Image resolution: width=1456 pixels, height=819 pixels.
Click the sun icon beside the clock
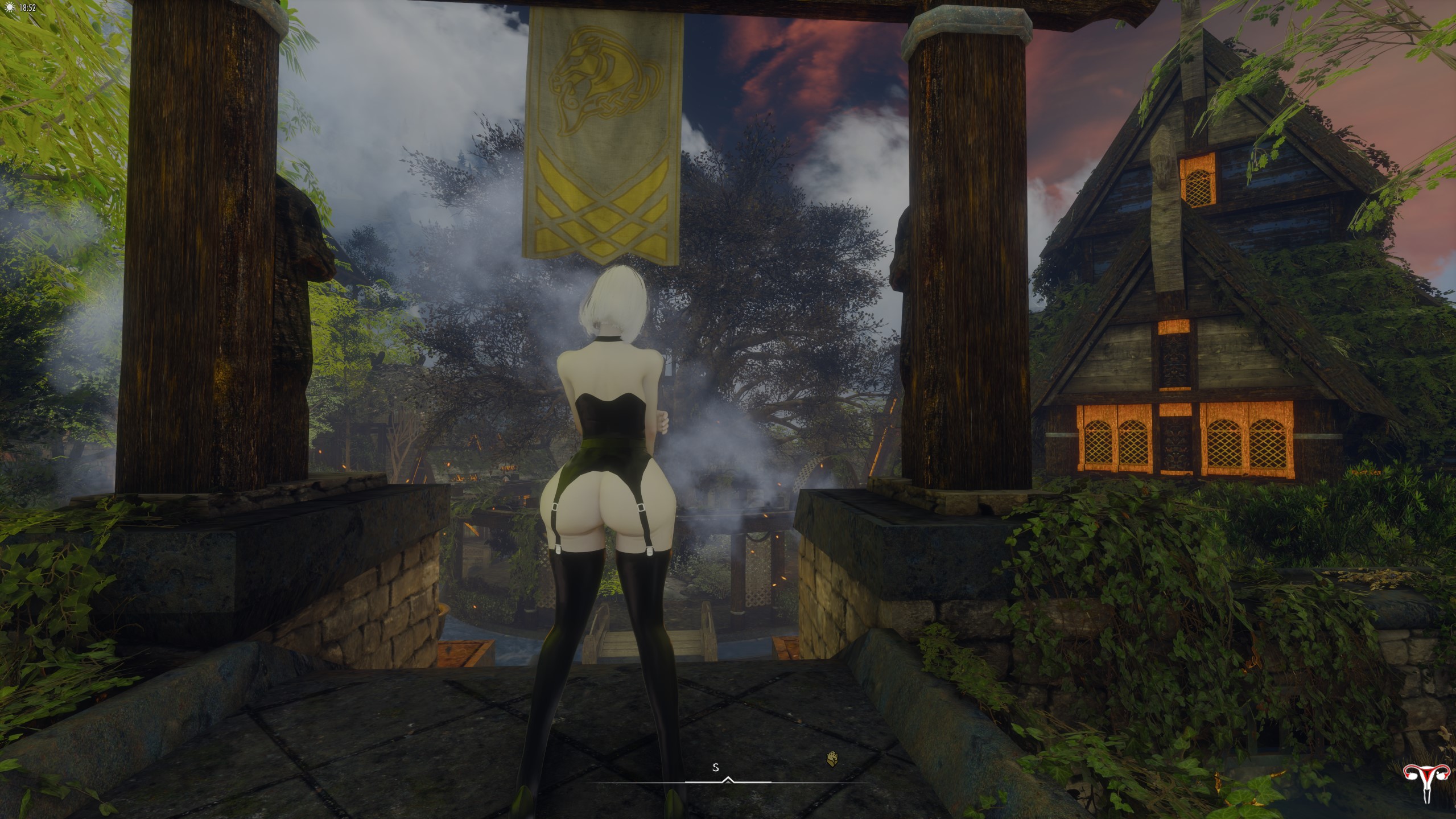tap(7, 8)
